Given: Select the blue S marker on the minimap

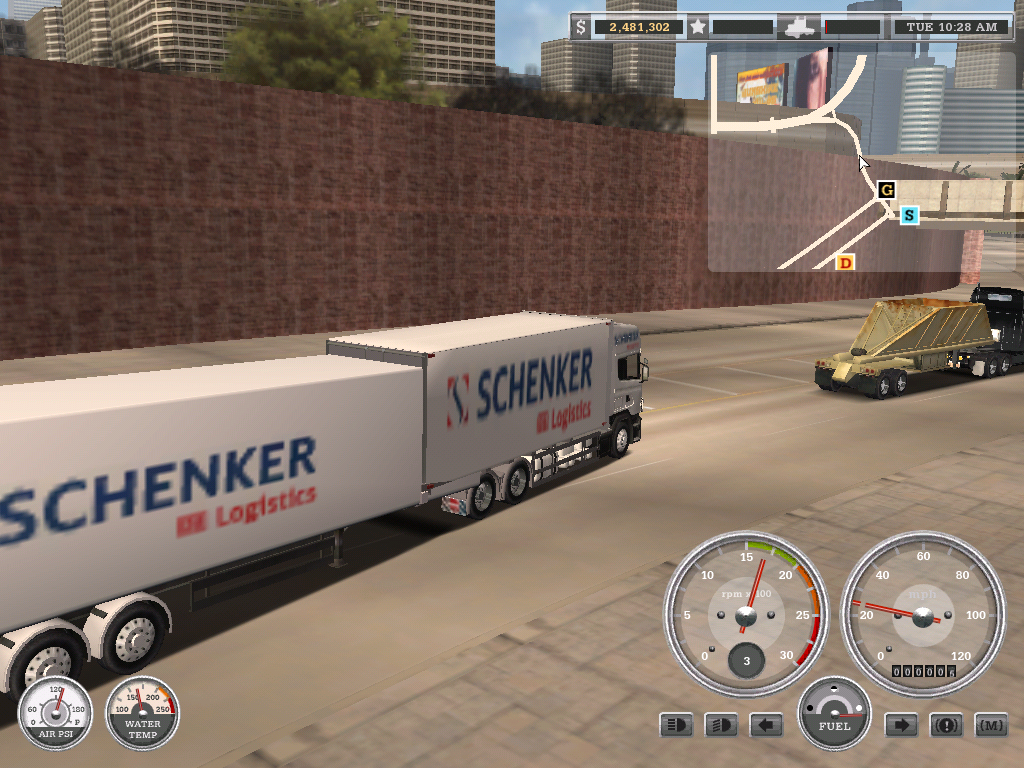Looking at the screenshot, I should pyautogui.click(x=909, y=215).
